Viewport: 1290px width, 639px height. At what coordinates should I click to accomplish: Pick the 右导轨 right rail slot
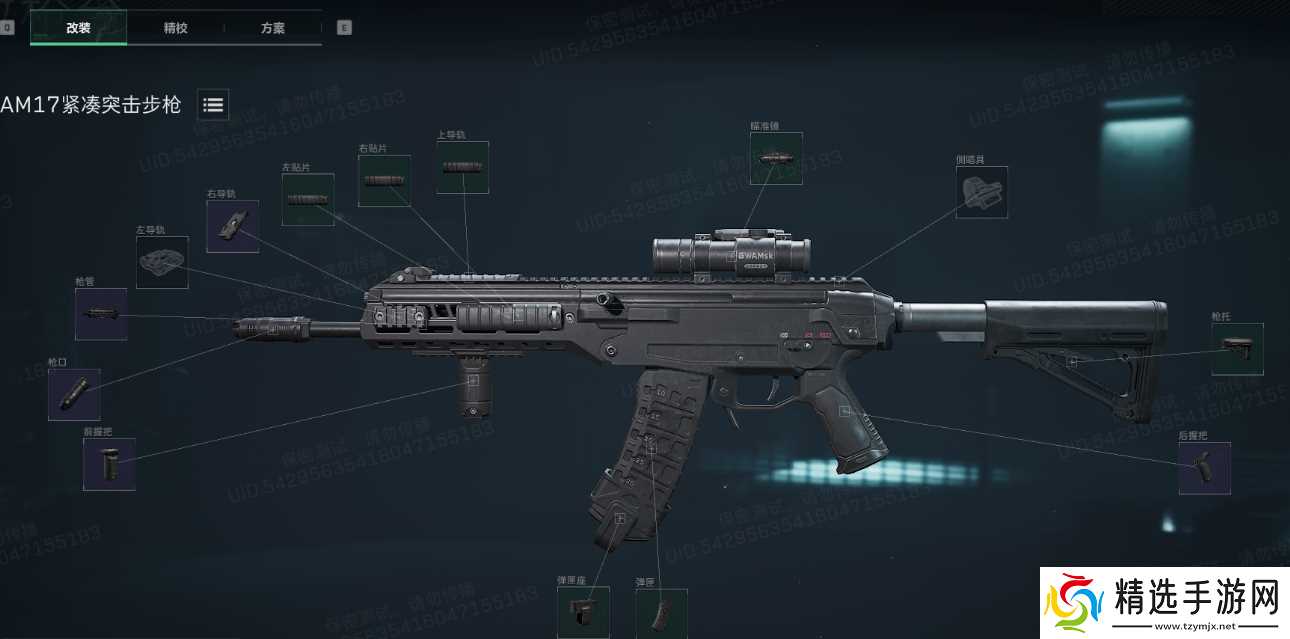232,226
